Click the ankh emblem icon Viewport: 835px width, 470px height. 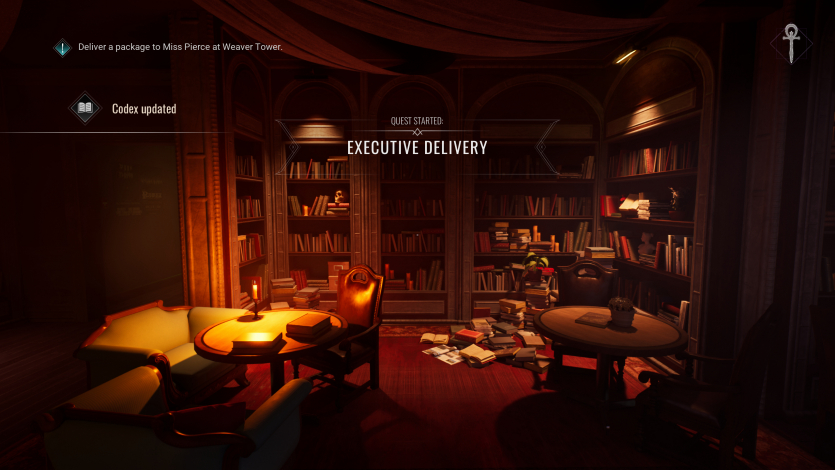pyautogui.click(x=792, y=44)
